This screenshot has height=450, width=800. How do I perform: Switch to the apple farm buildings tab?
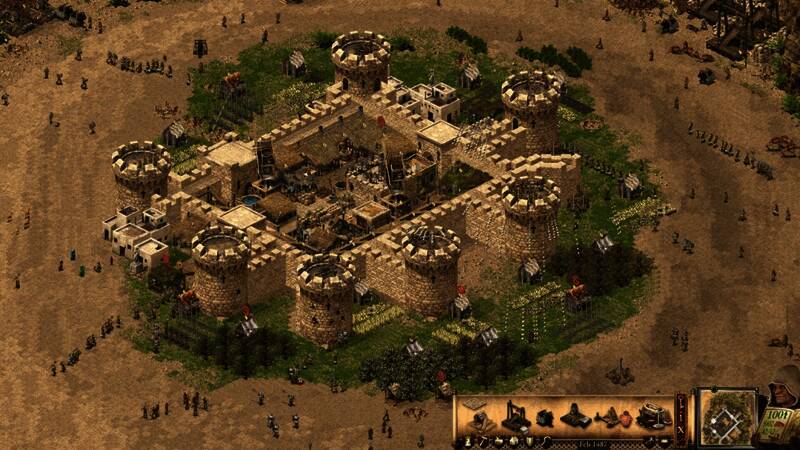pos(500,441)
